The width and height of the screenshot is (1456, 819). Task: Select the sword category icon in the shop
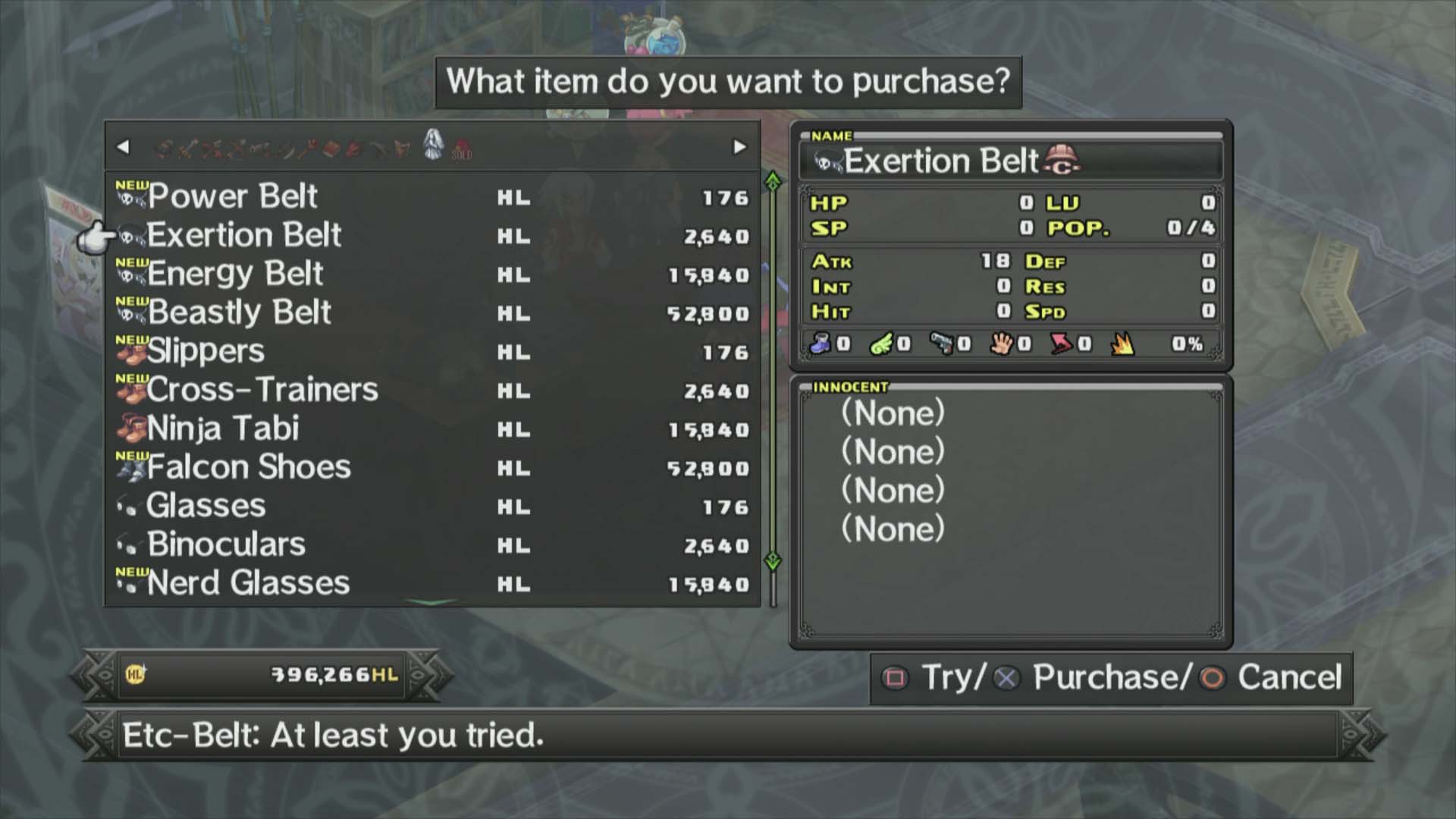click(x=188, y=149)
